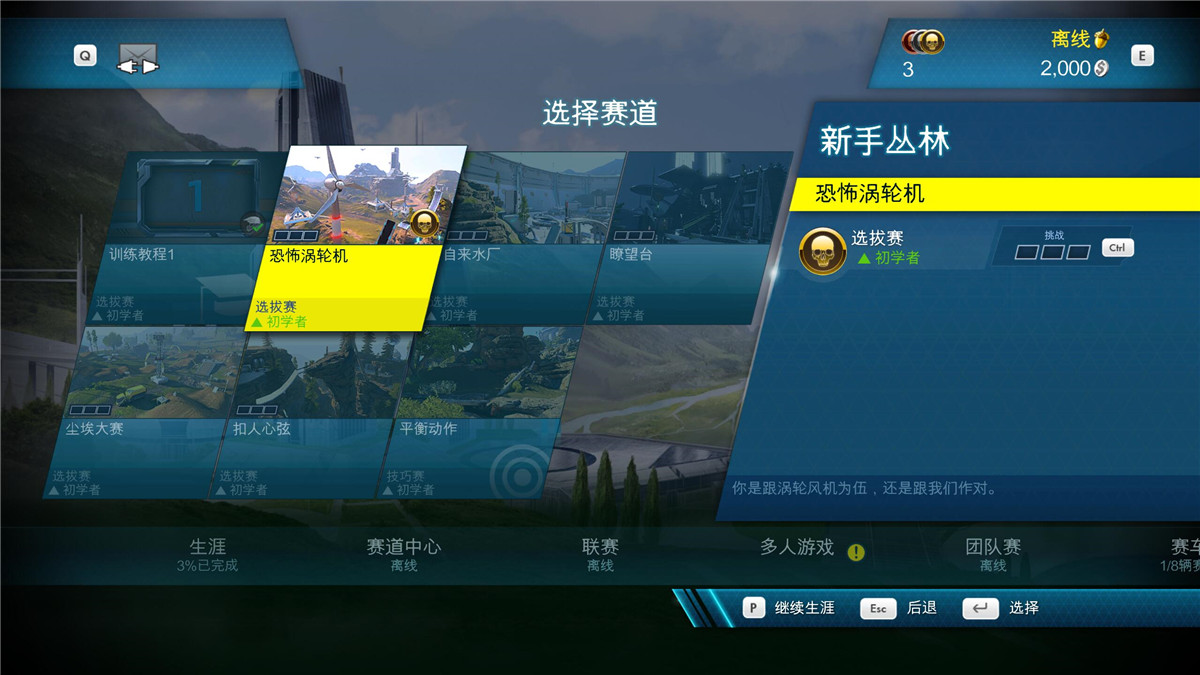The width and height of the screenshot is (1200, 675).
Task: Confirm with the 选择 button
Action: coord(1003,608)
